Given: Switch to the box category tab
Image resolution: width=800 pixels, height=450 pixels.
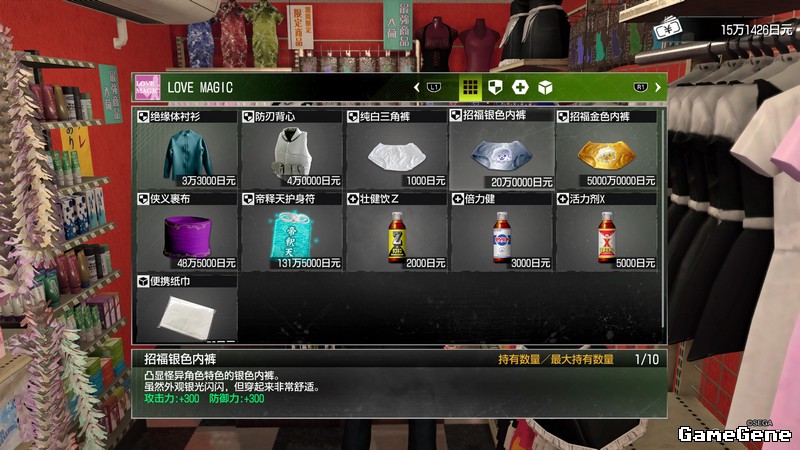Looking at the screenshot, I should click(546, 87).
